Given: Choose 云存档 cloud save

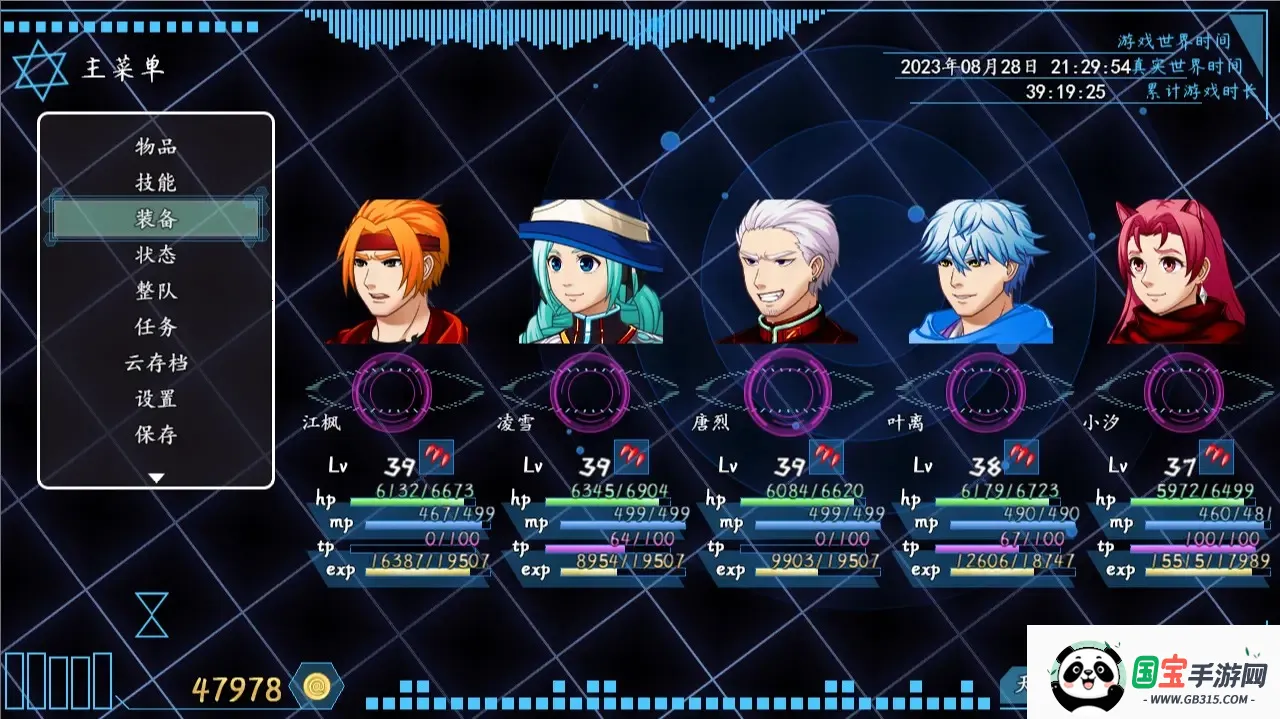Looking at the screenshot, I should [x=156, y=363].
